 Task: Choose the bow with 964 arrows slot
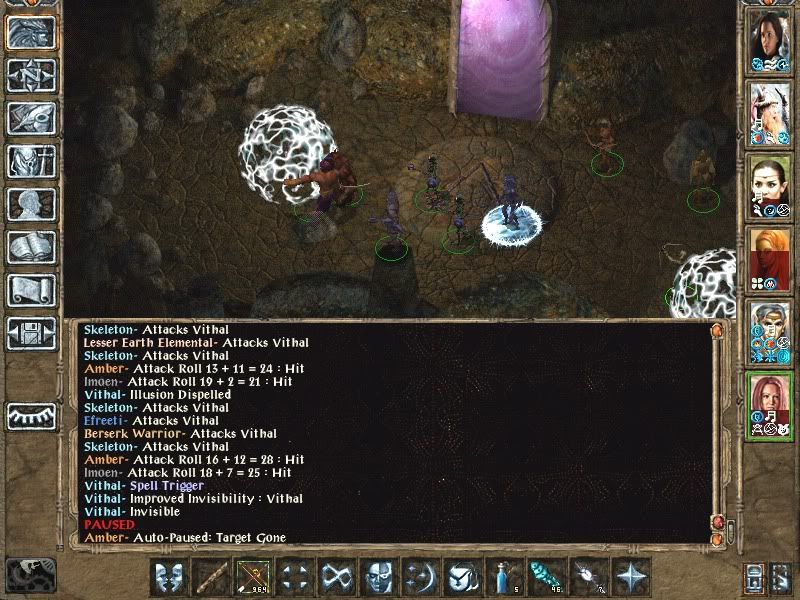coord(252,577)
